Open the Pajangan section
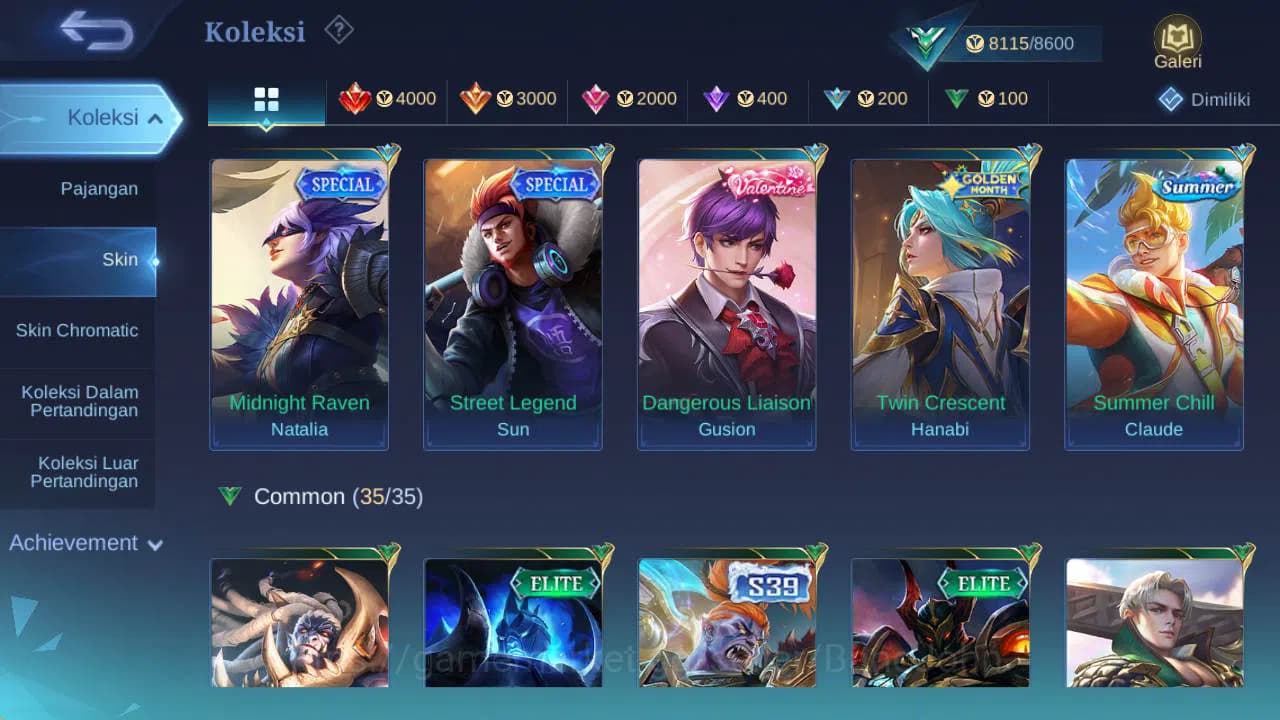Viewport: 1280px width, 720px height. point(98,188)
